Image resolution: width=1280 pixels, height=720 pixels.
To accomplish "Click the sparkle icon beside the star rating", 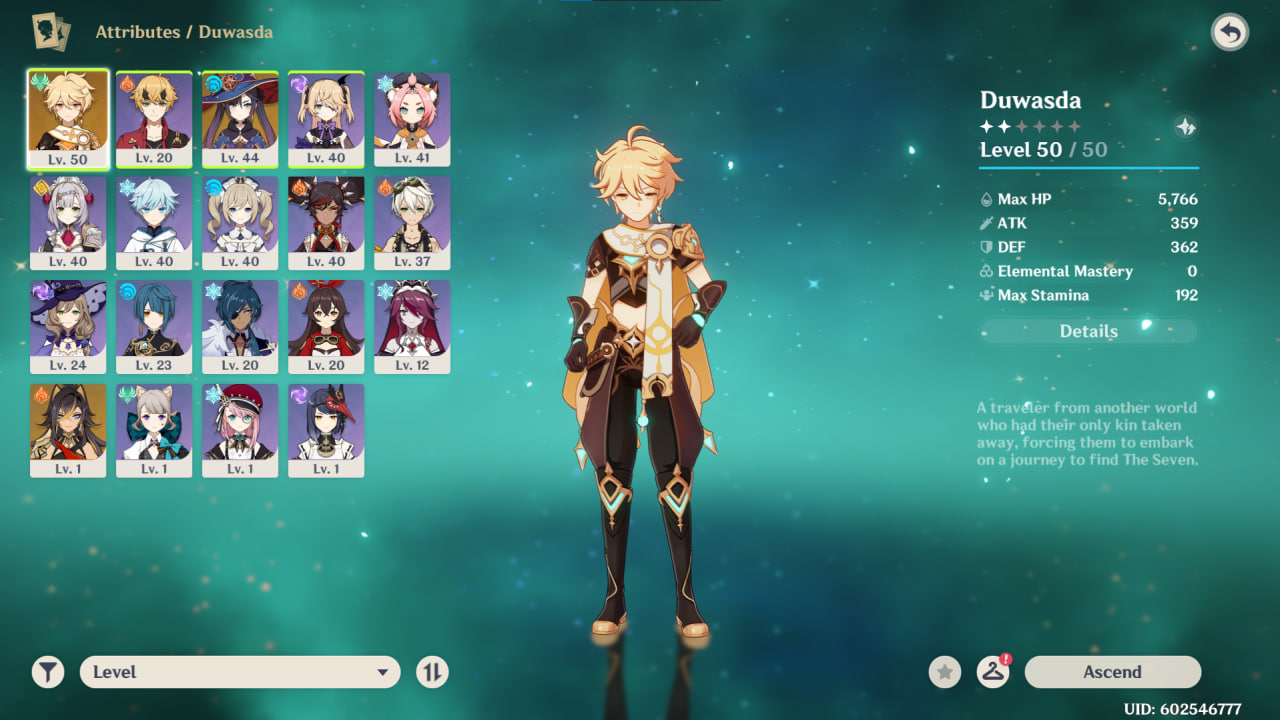I will click(1185, 127).
